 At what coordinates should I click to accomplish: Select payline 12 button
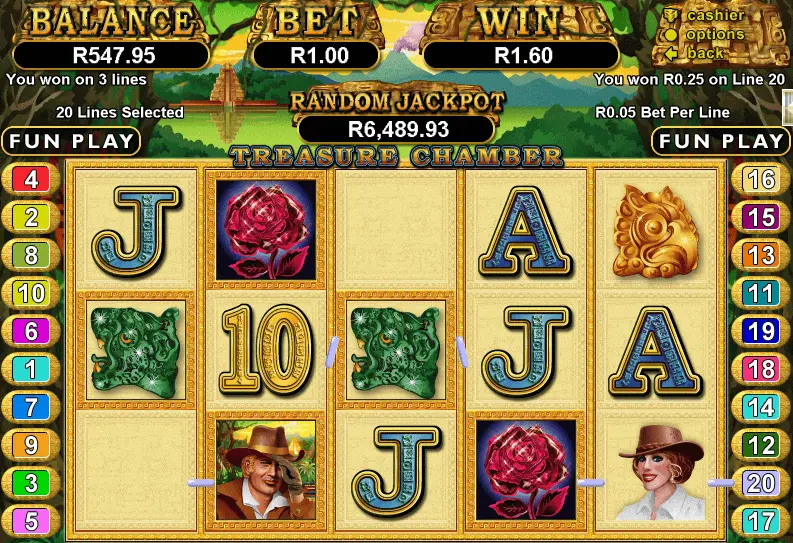click(761, 445)
